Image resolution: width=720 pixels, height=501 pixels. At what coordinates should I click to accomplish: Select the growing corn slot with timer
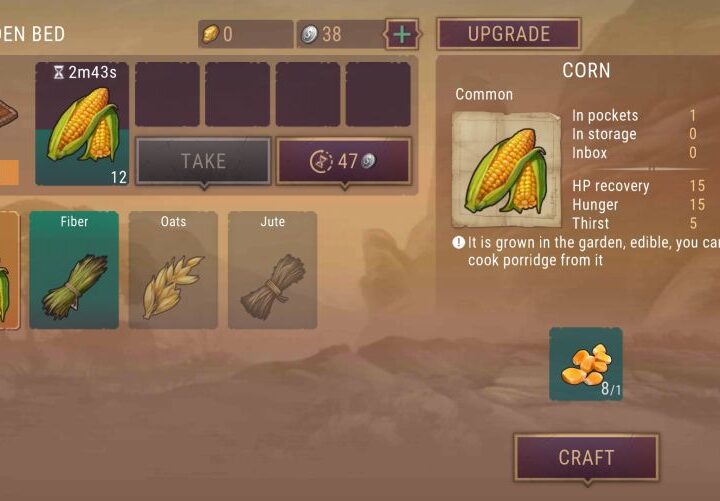coord(82,124)
